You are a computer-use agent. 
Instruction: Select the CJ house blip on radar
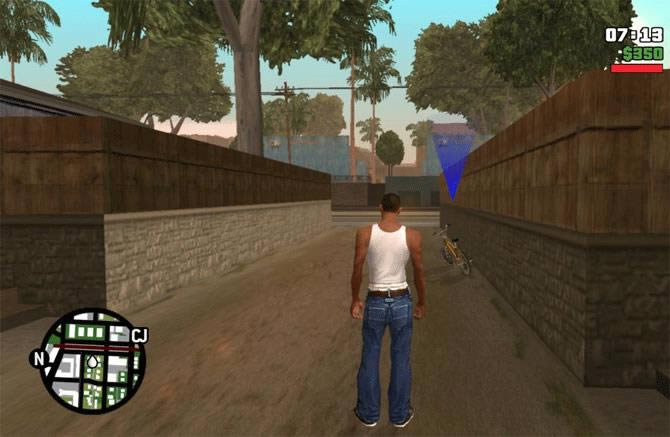click(x=139, y=335)
